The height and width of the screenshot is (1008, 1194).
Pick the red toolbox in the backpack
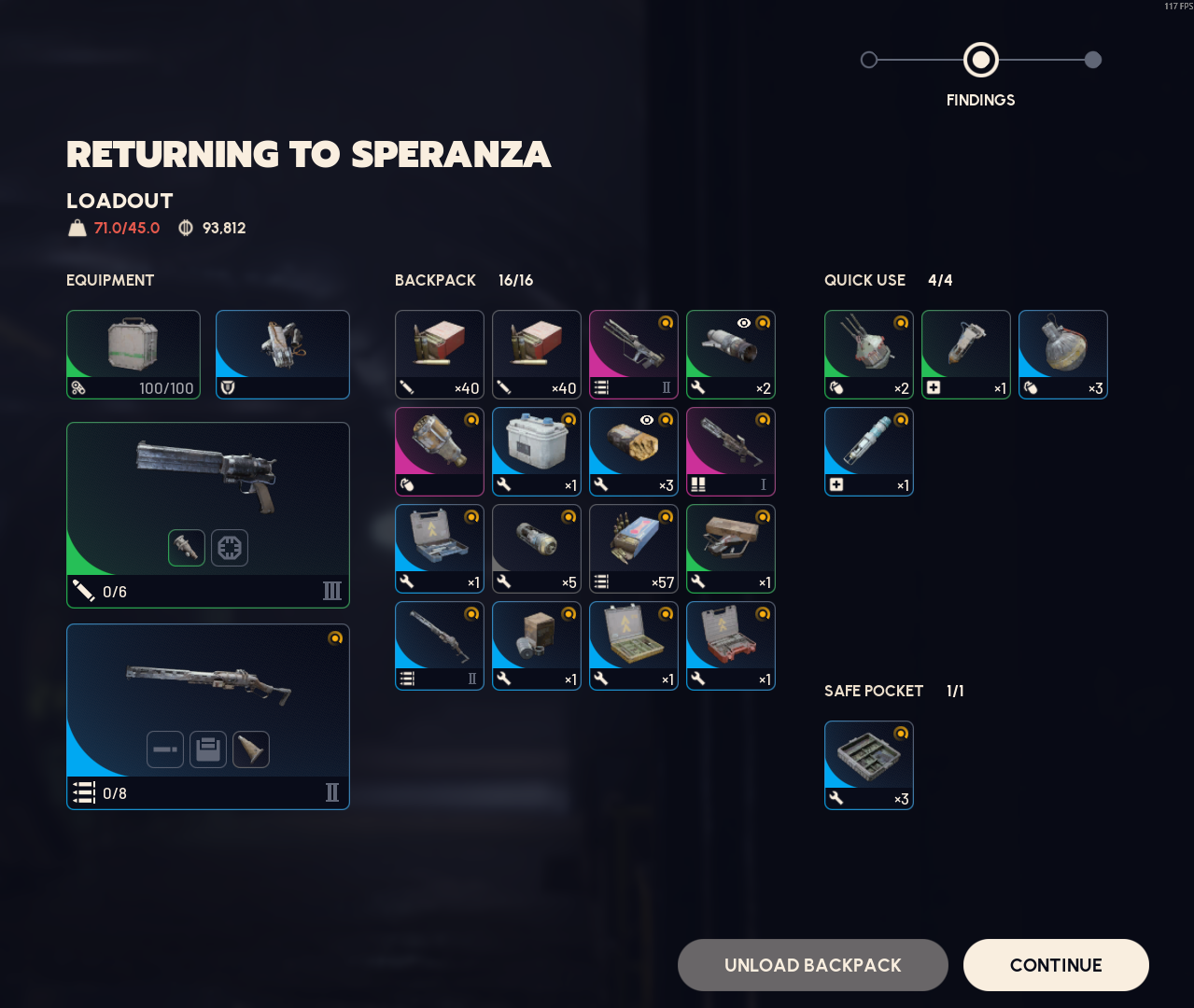(x=731, y=646)
